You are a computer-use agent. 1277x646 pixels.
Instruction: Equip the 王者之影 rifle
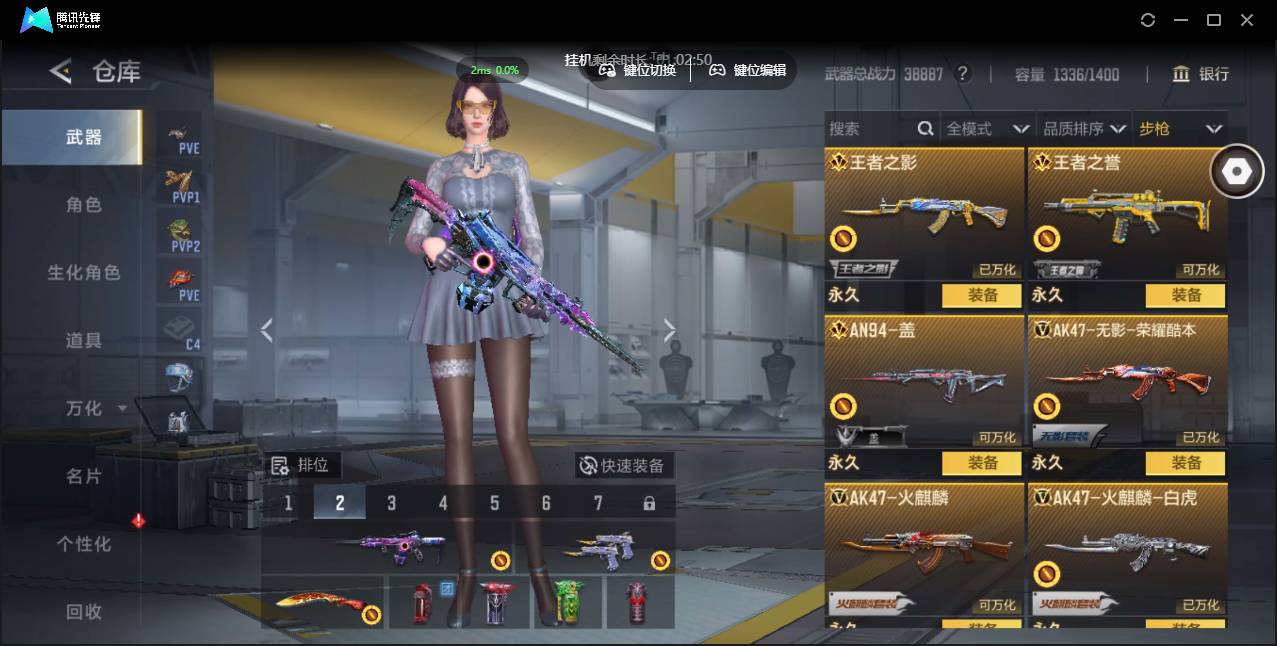[982, 295]
